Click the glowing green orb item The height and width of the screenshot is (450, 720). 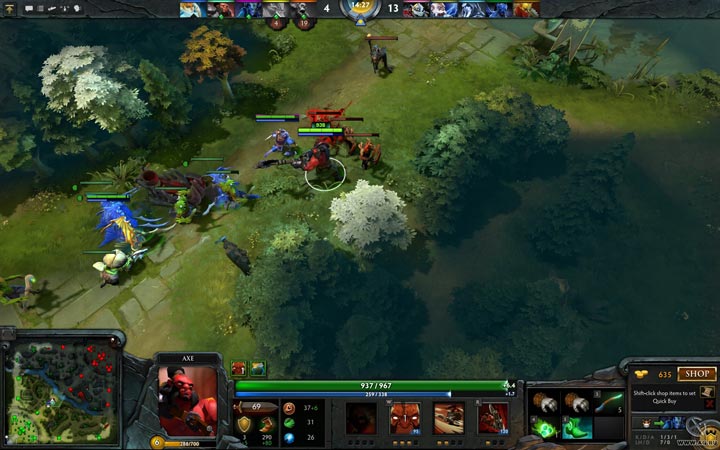547,428
